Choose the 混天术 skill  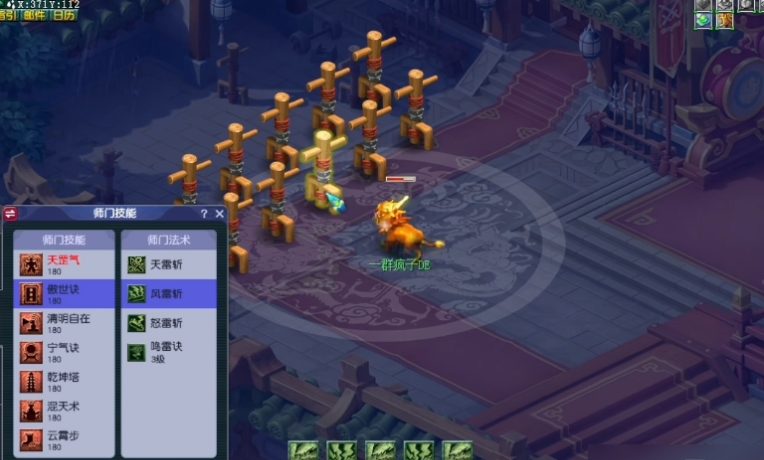(64, 410)
